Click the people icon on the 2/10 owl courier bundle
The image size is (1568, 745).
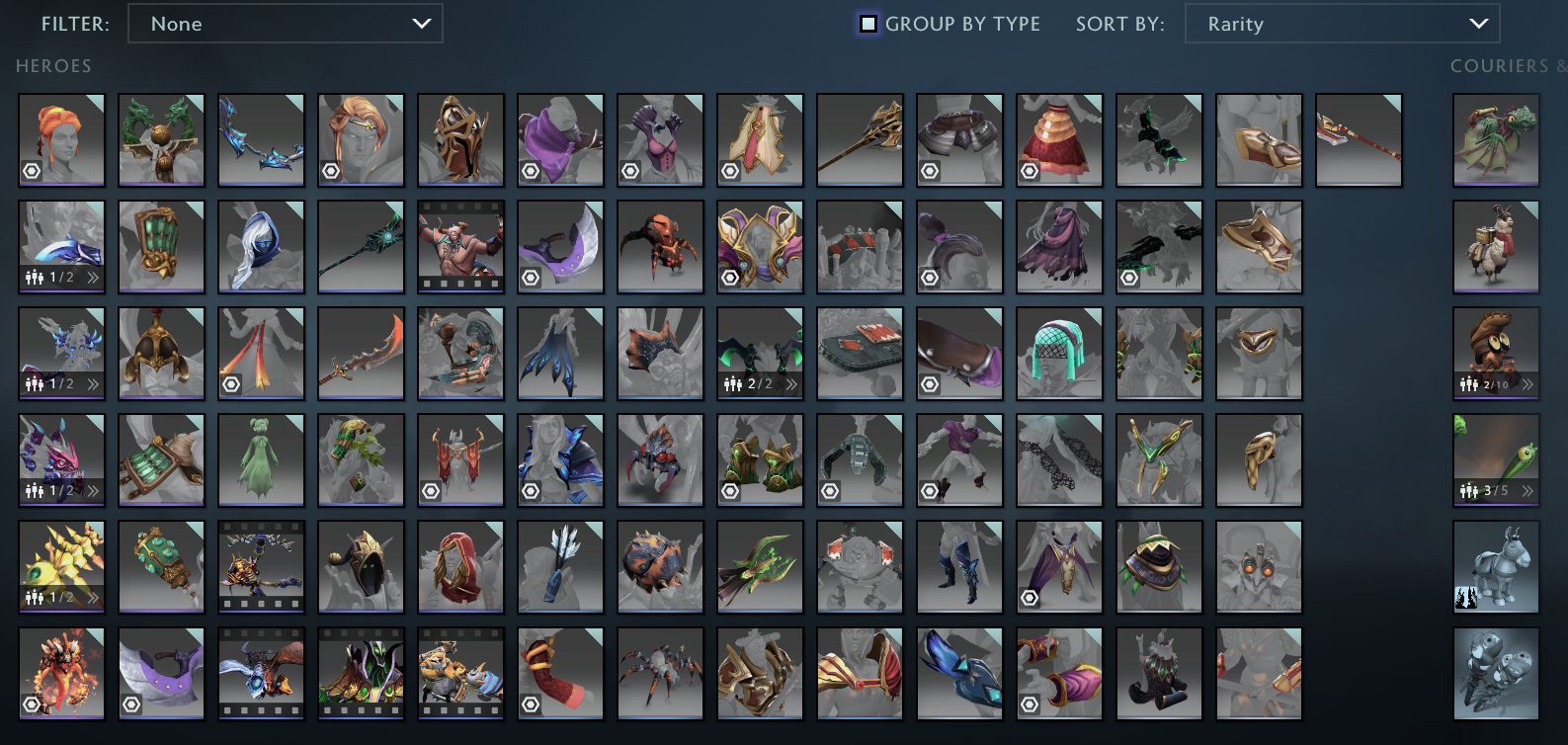[x=1467, y=383]
